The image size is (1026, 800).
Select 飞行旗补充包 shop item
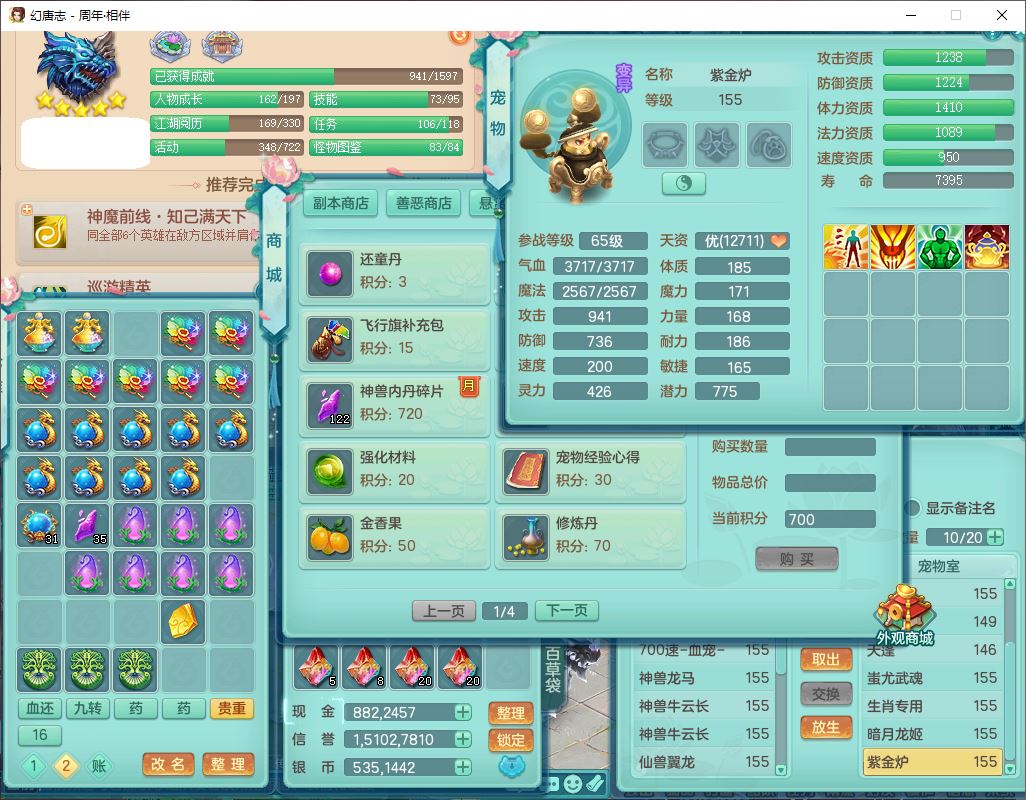point(395,337)
